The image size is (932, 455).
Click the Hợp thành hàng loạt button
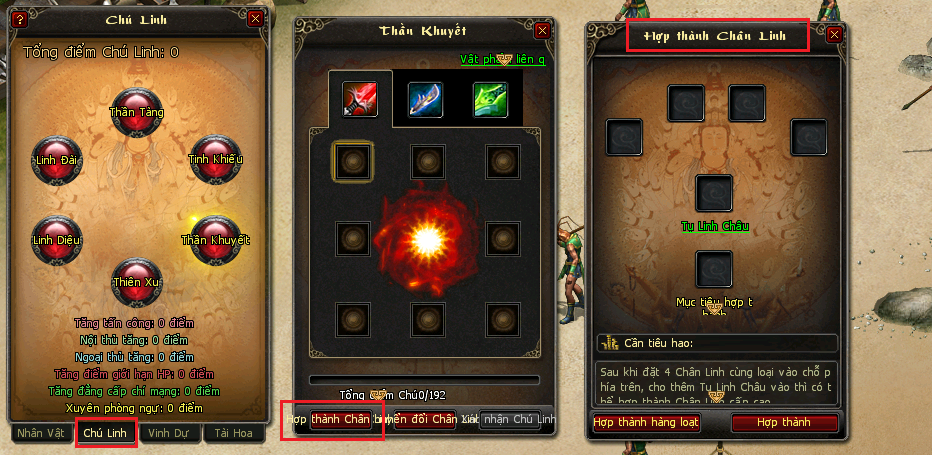click(646, 423)
